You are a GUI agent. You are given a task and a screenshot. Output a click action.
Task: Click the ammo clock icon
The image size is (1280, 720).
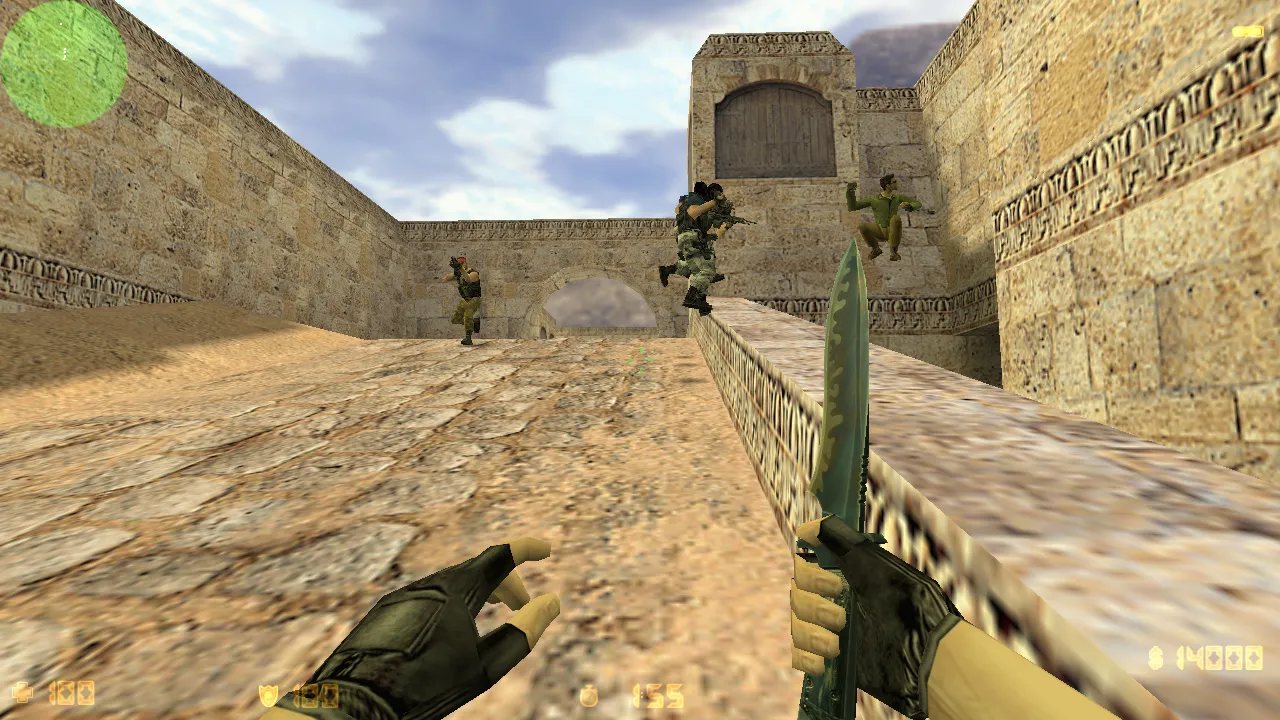589,697
